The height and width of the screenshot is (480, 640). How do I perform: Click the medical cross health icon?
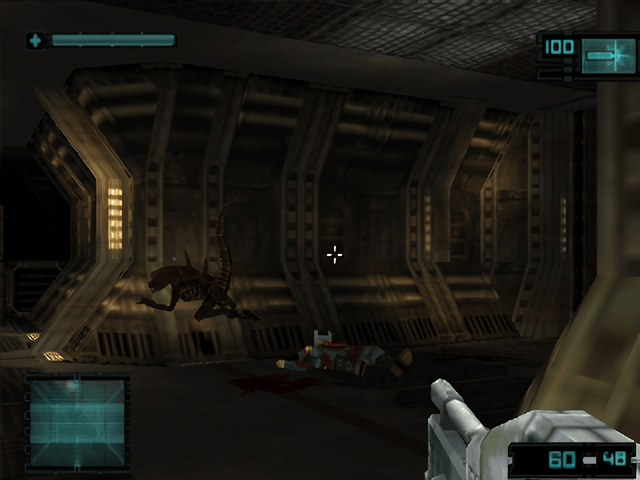click(37, 41)
